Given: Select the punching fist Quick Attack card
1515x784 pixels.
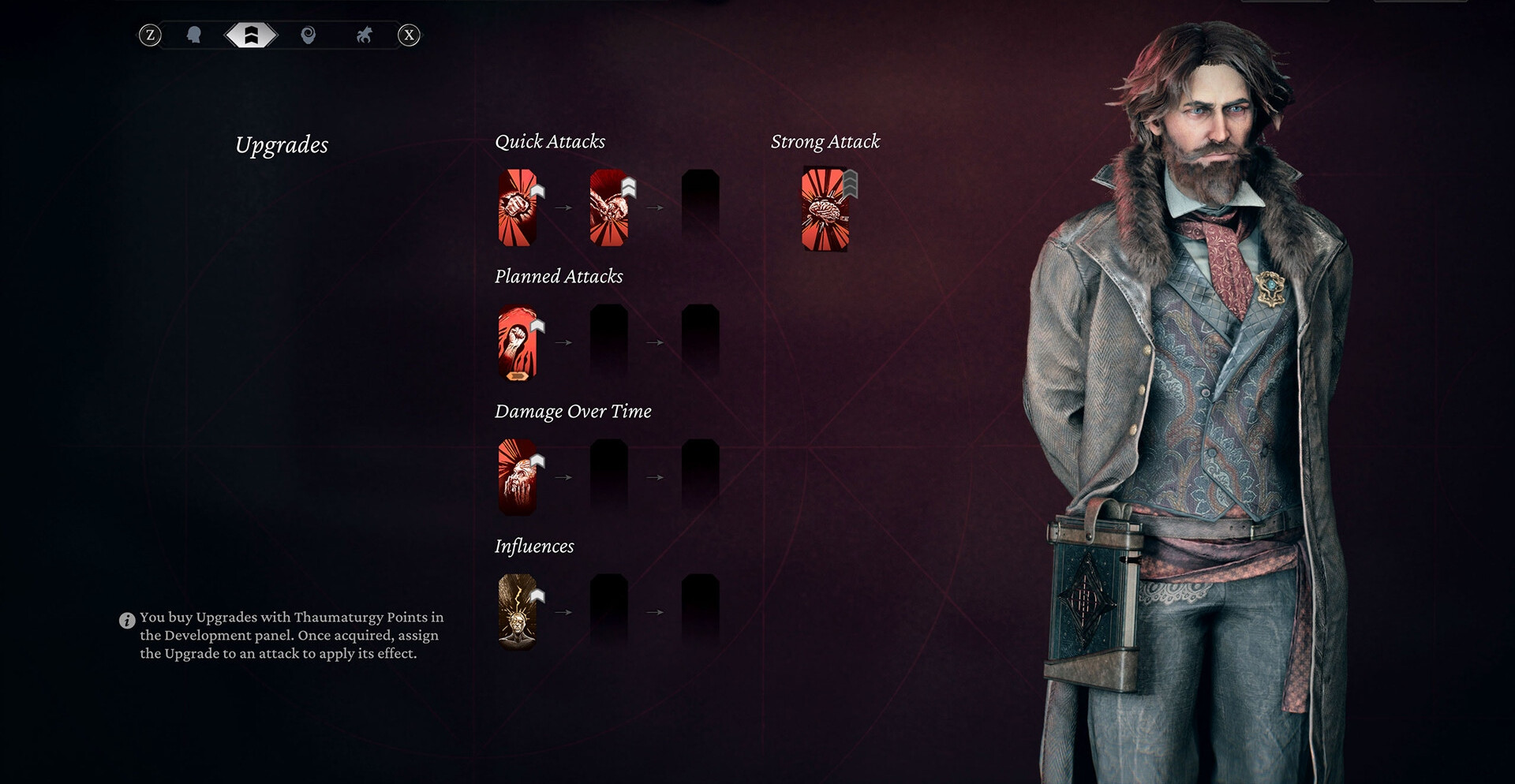Looking at the screenshot, I should coord(518,207).
